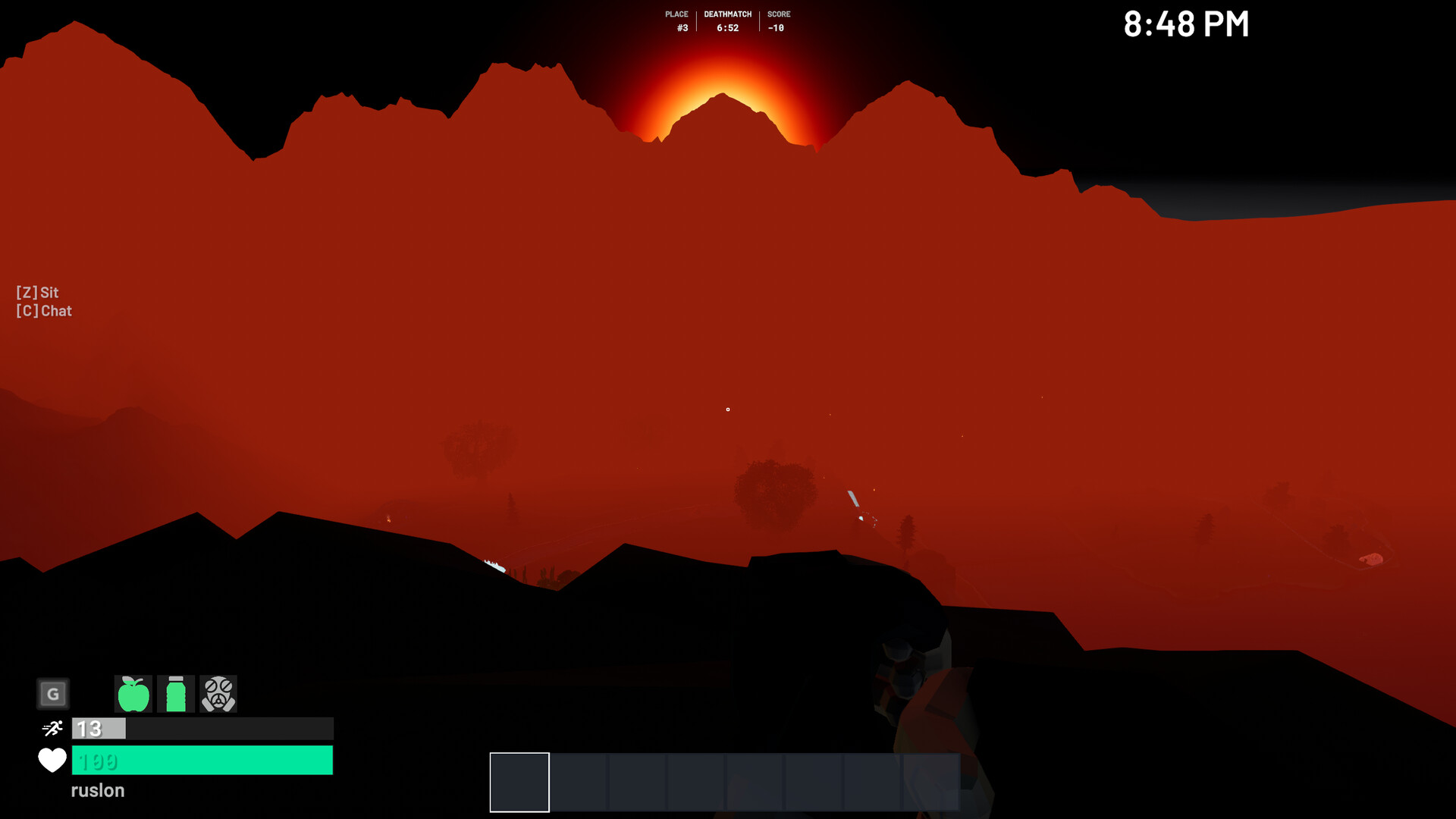The width and height of the screenshot is (1456, 819).
Task: Click the player name ruslon
Action: tap(97, 790)
